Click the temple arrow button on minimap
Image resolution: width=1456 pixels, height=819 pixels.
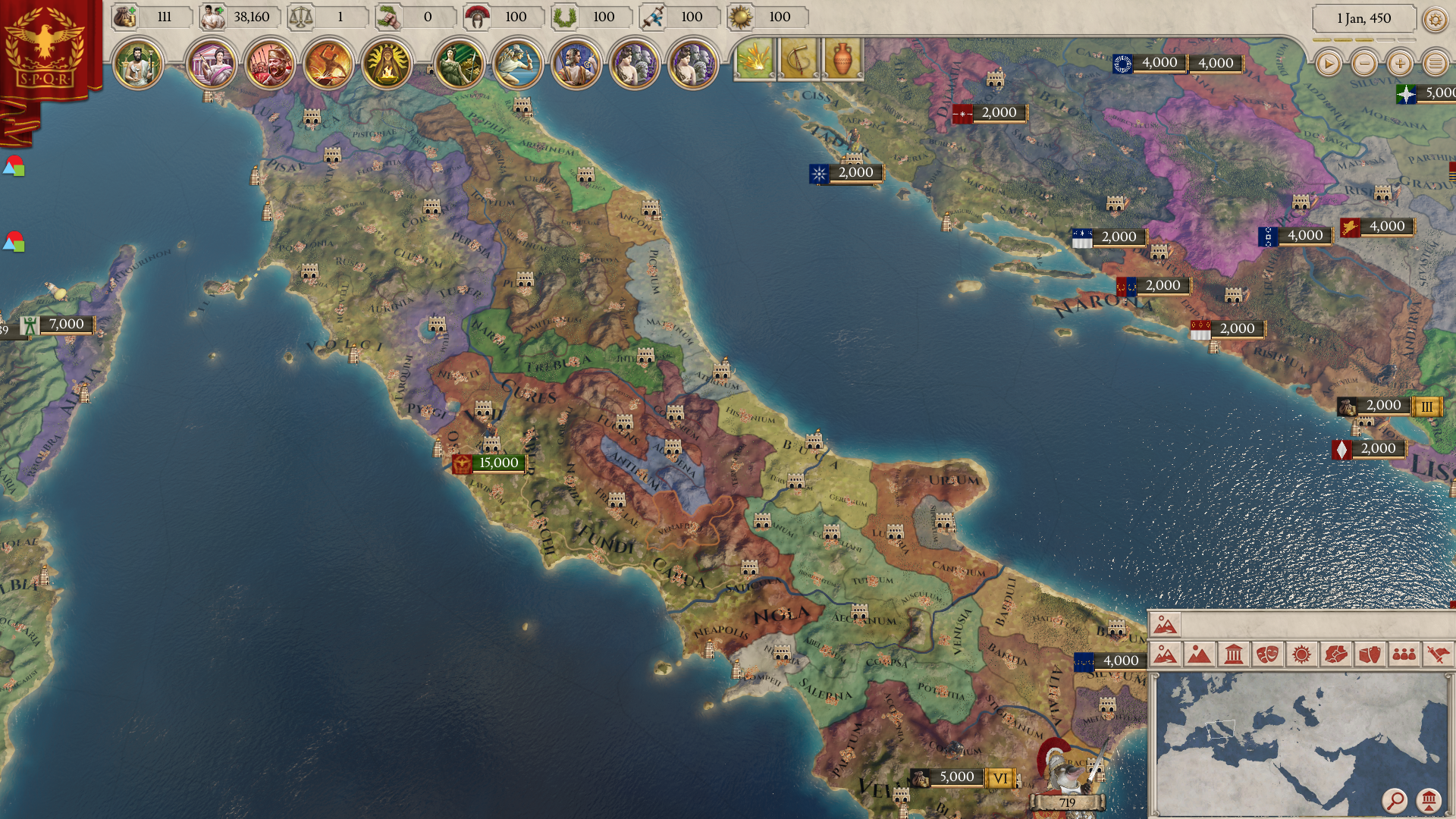click(x=1429, y=800)
